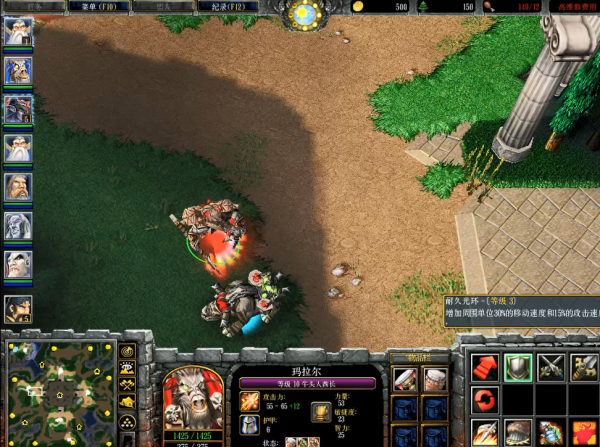Click the Reincarnation flame ability icon

[x=583, y=434]
